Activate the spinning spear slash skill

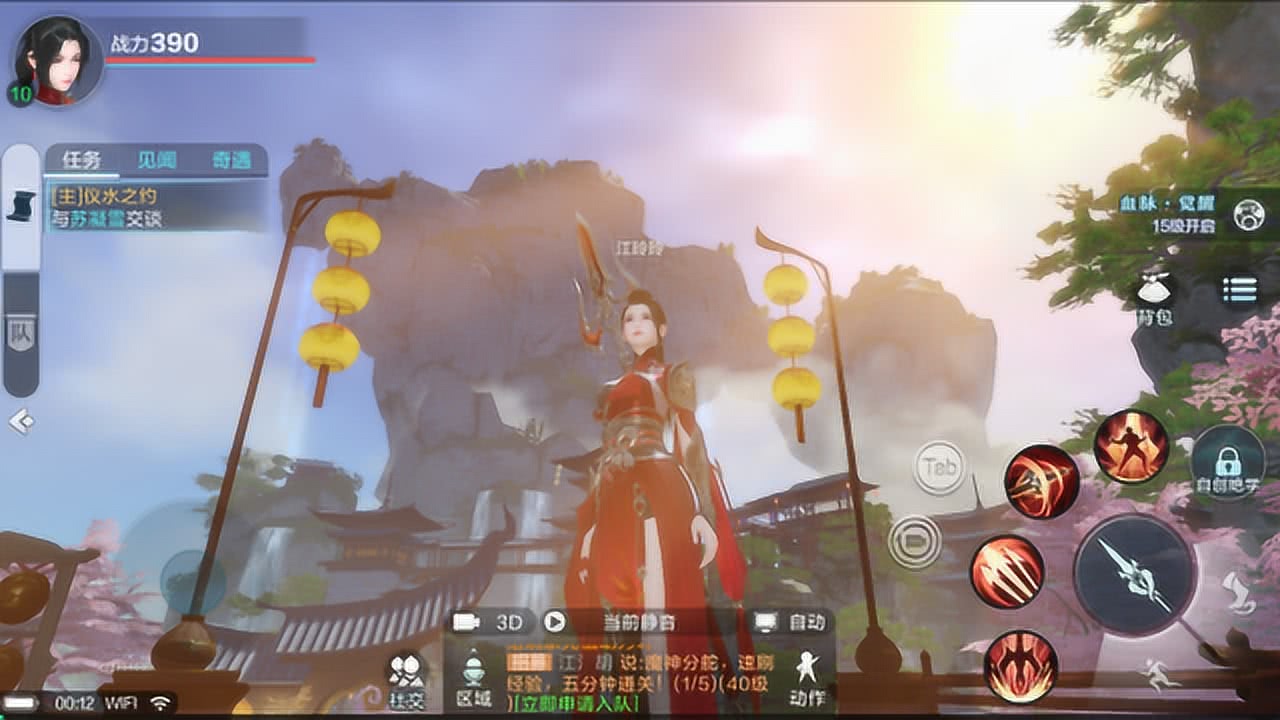click(1041, 482)
